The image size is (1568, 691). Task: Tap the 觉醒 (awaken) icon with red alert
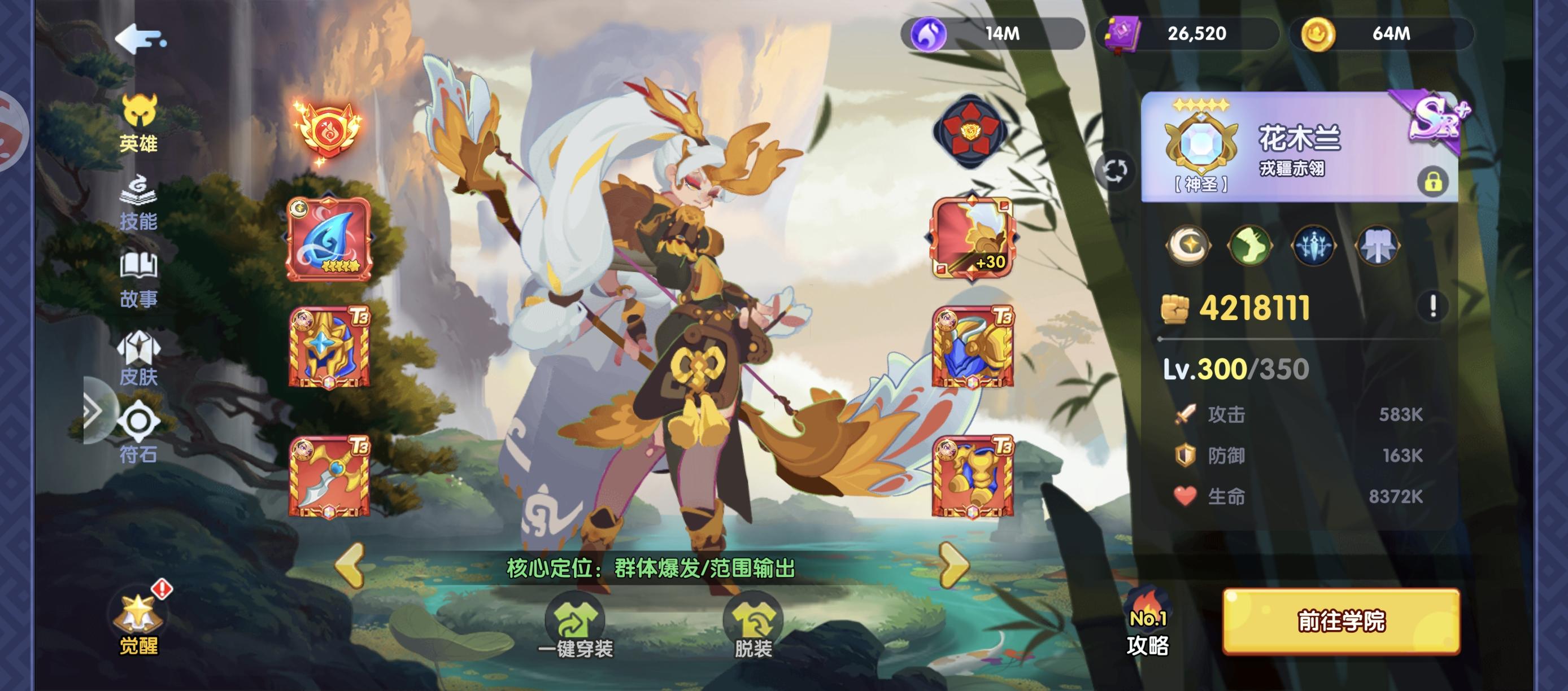point(139,627)
